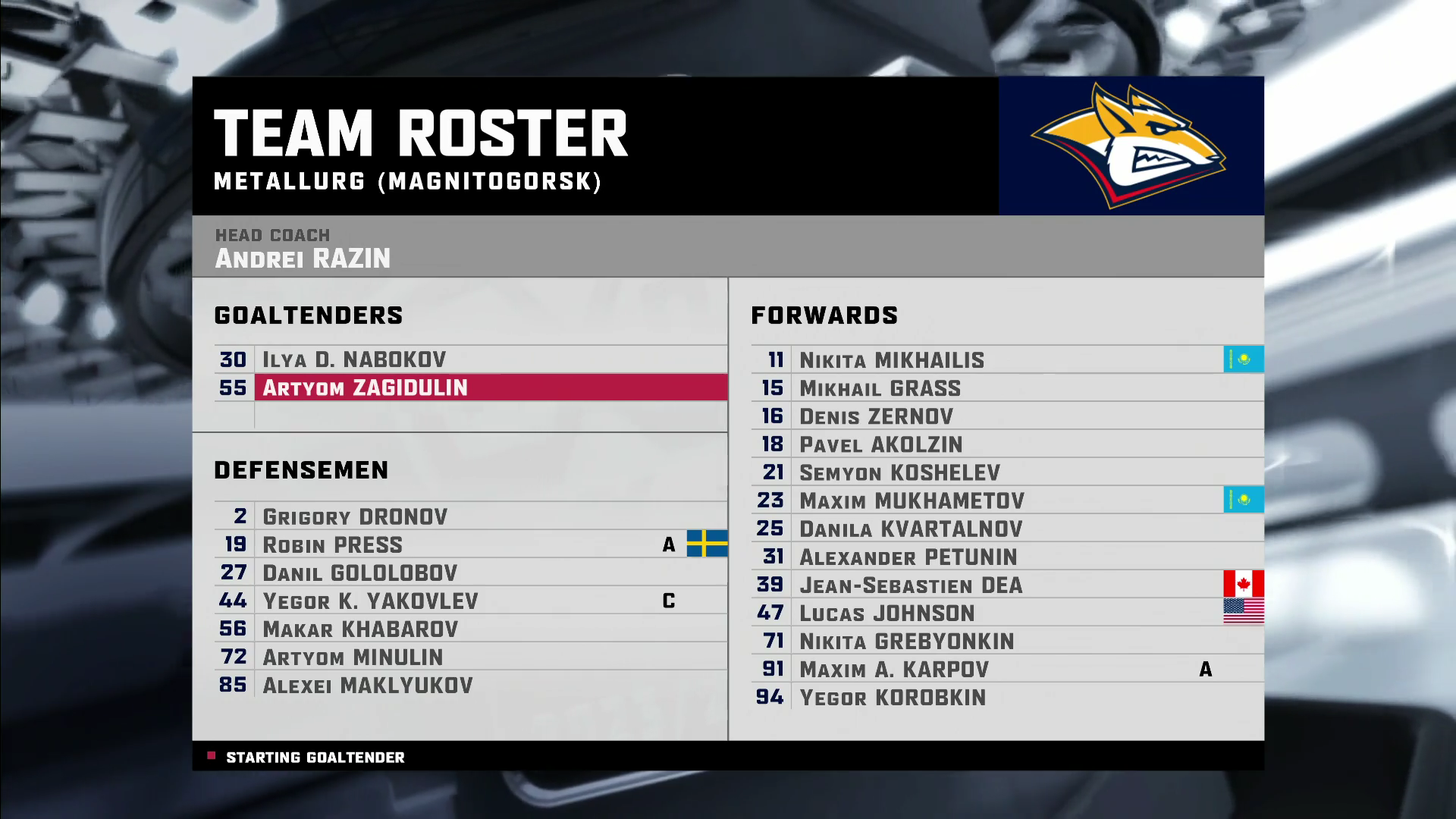
Task: Select Lucas Johnson row
Action: click(x=886, y=613)
